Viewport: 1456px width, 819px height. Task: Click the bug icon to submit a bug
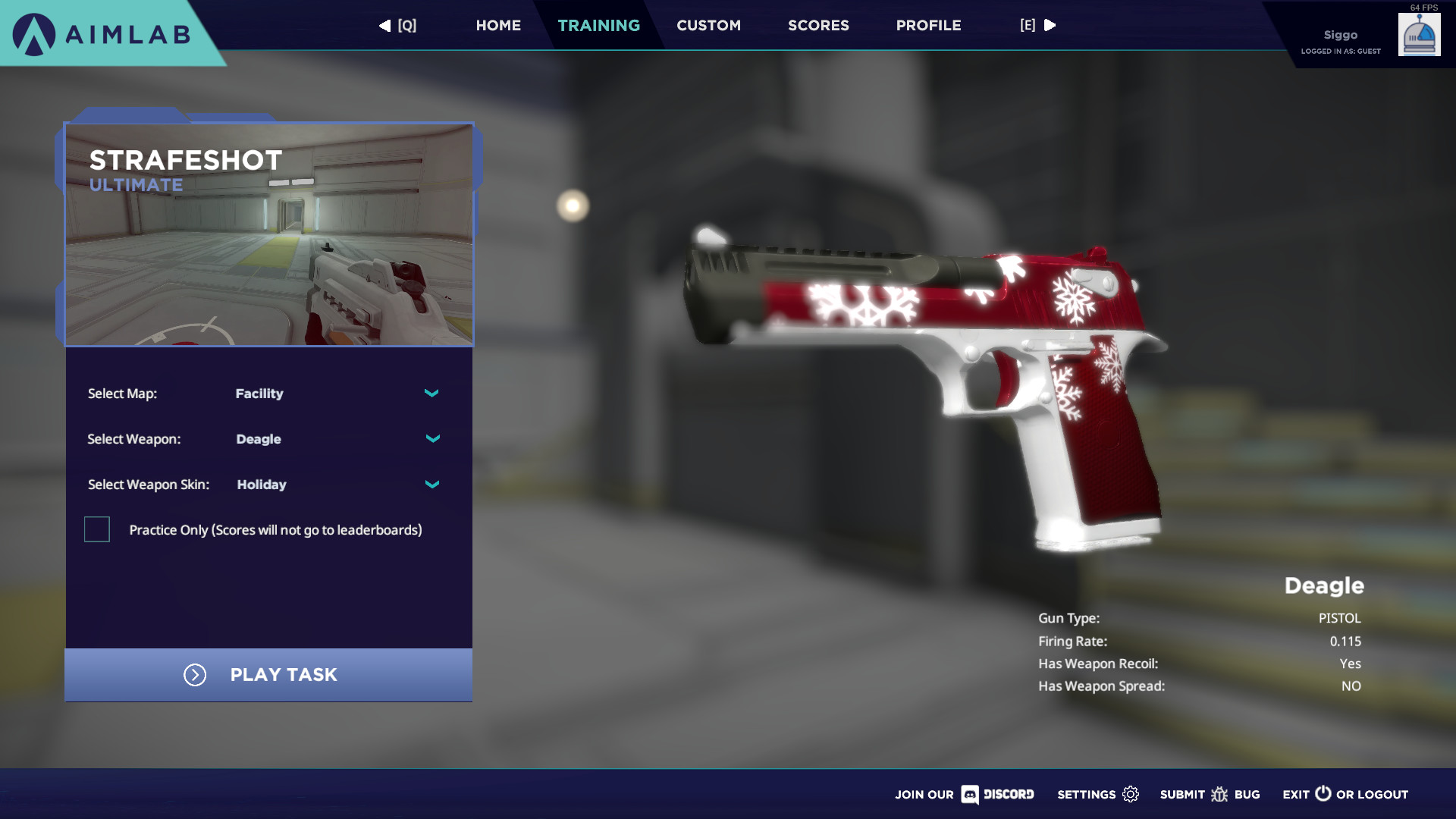point(1220,794)
